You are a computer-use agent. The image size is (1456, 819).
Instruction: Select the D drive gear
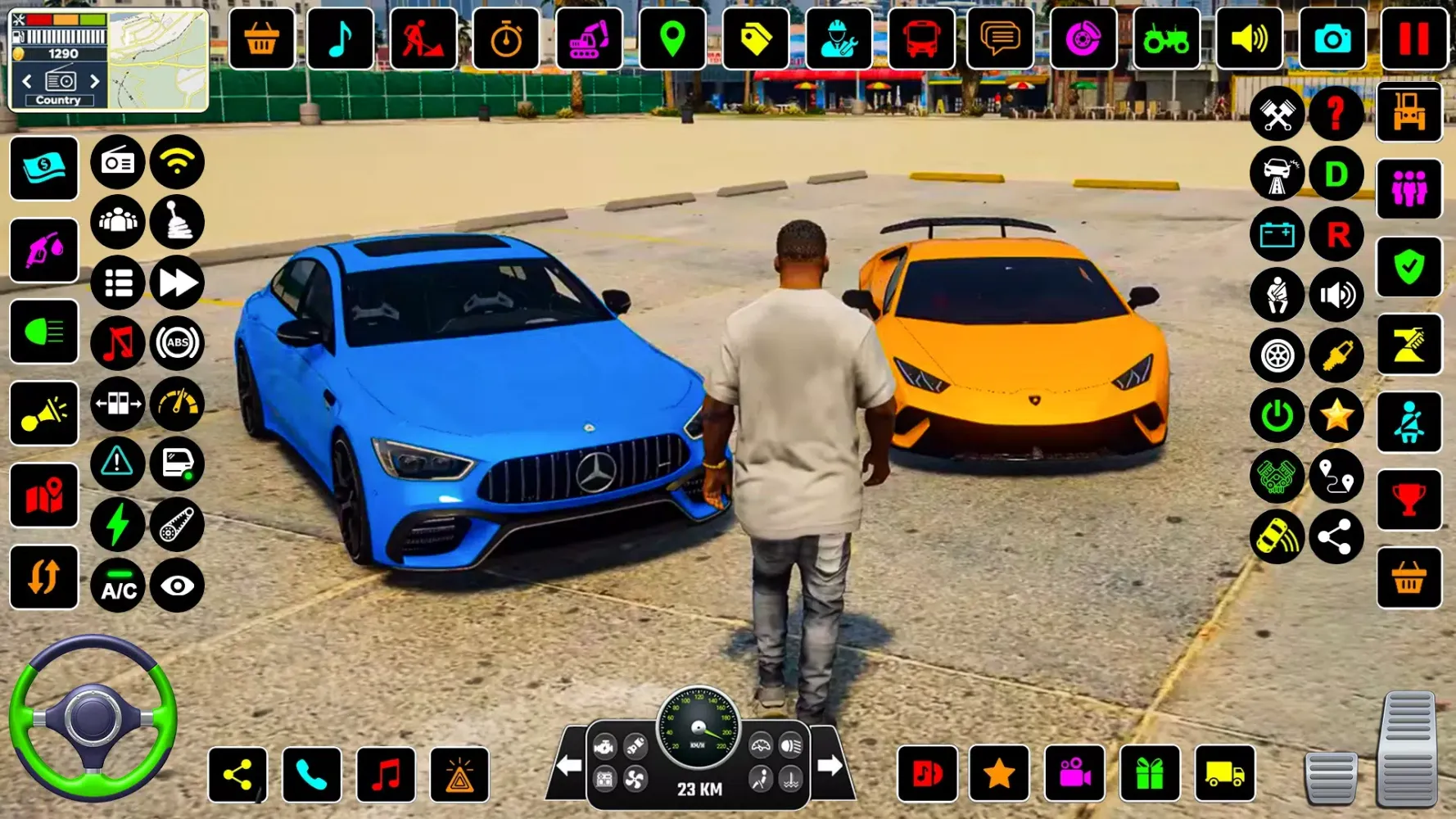coord(1336,174)
